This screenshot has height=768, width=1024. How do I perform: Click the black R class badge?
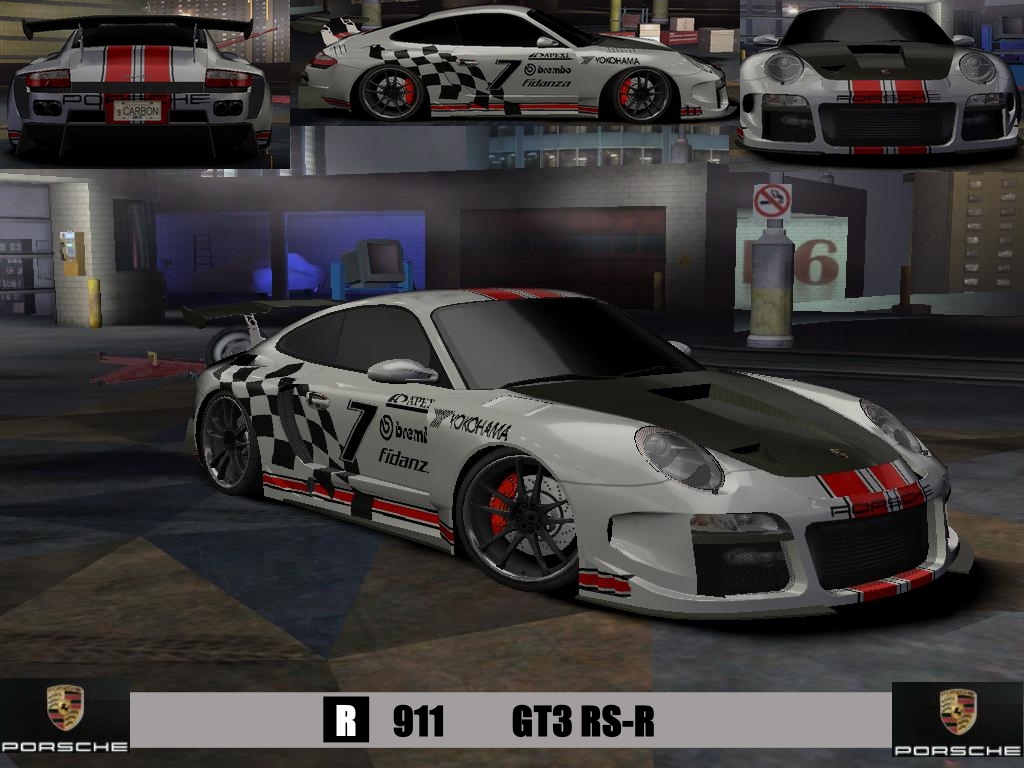coord(346,721)
